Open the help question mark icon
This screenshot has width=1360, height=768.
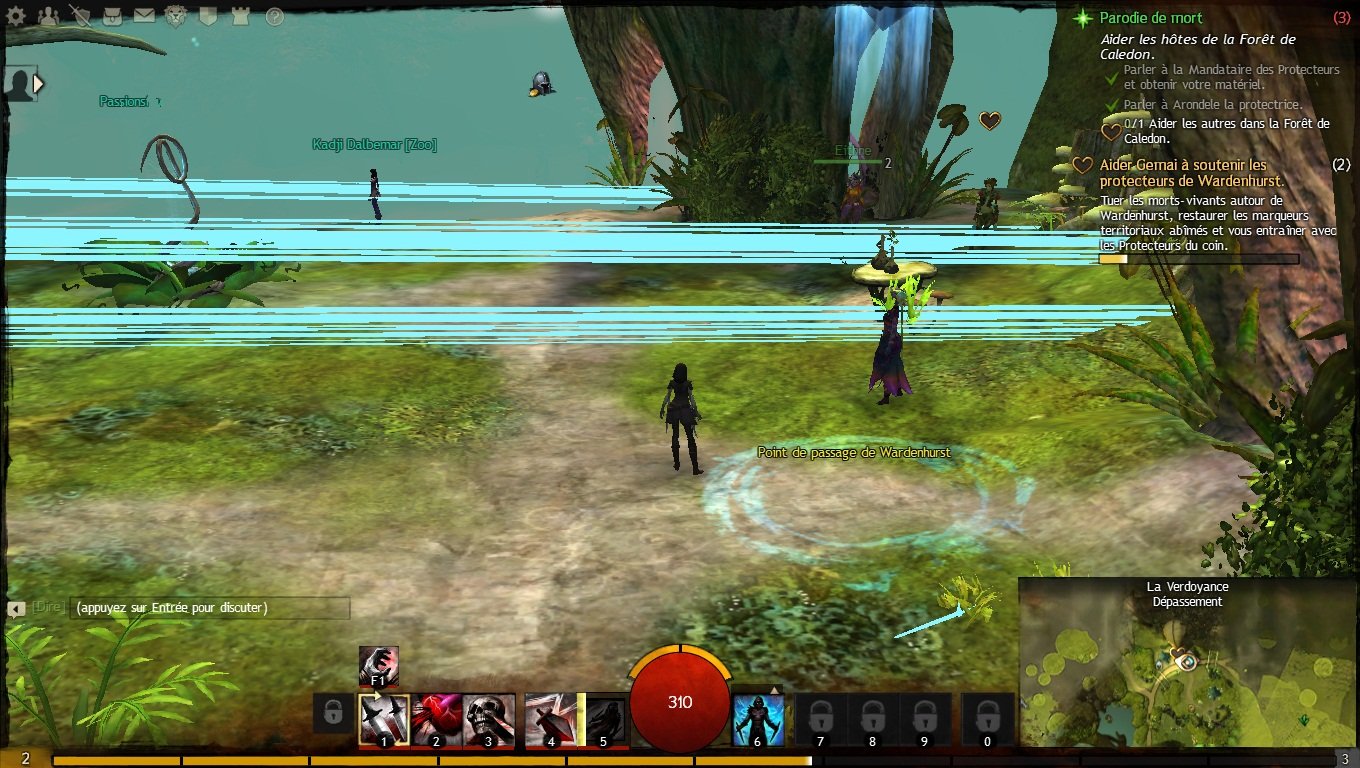point(274,16)
